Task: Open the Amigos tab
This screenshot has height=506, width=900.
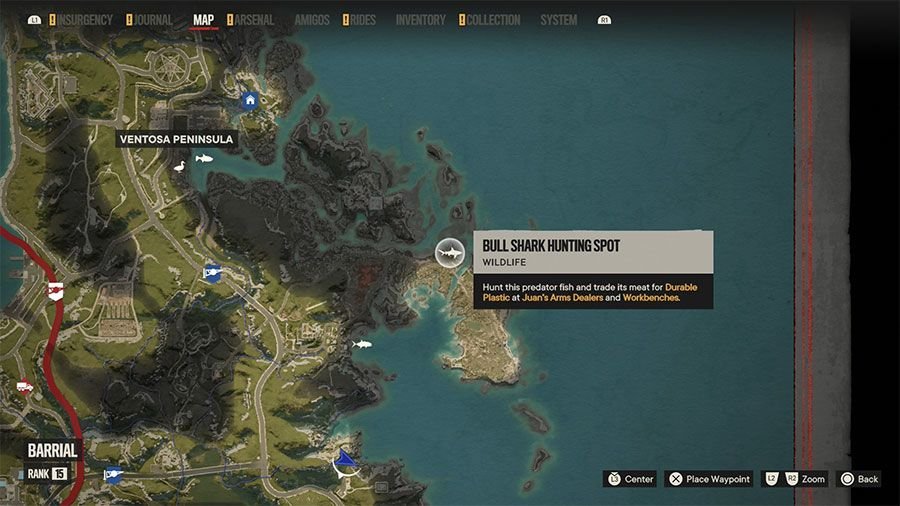Action: pos(311,20)
